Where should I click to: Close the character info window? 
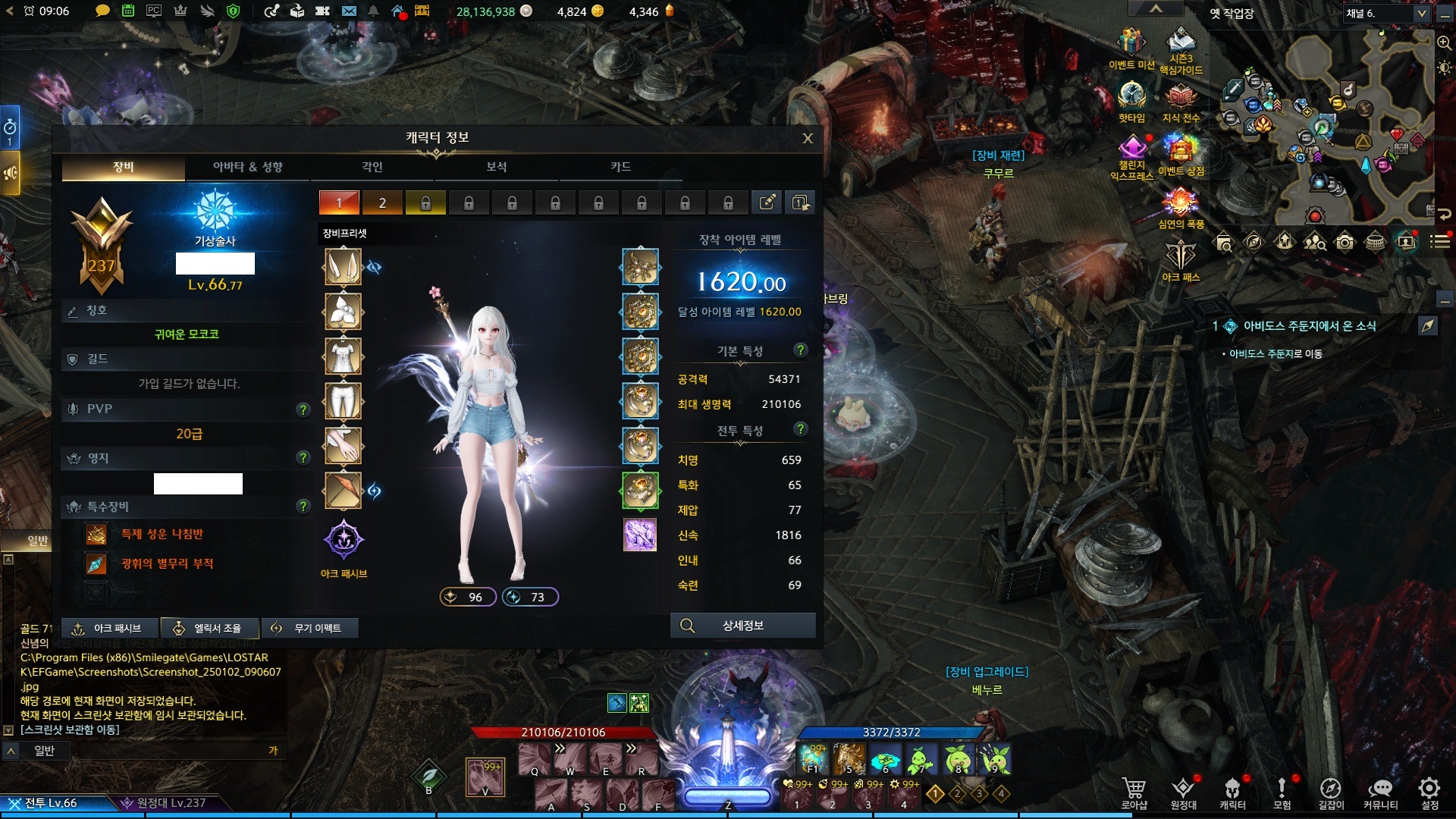click(x=808, y=138)
